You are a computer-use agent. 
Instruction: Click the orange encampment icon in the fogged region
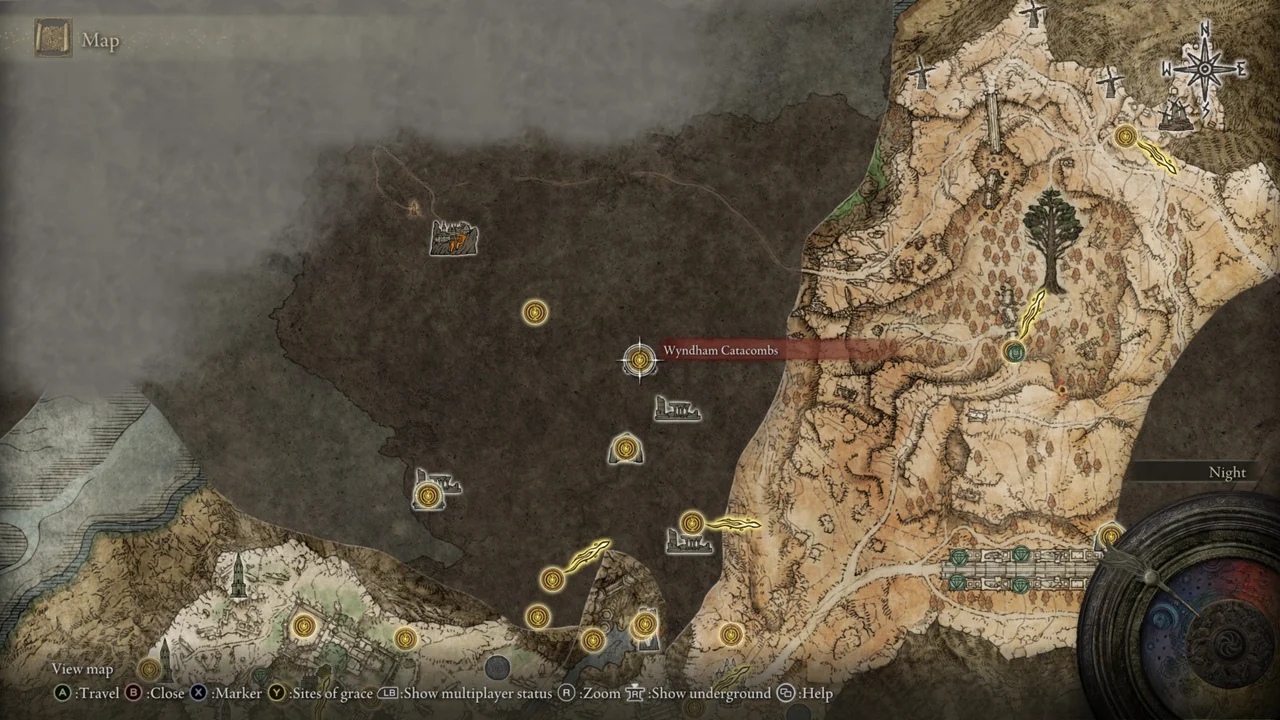point(453,237)
